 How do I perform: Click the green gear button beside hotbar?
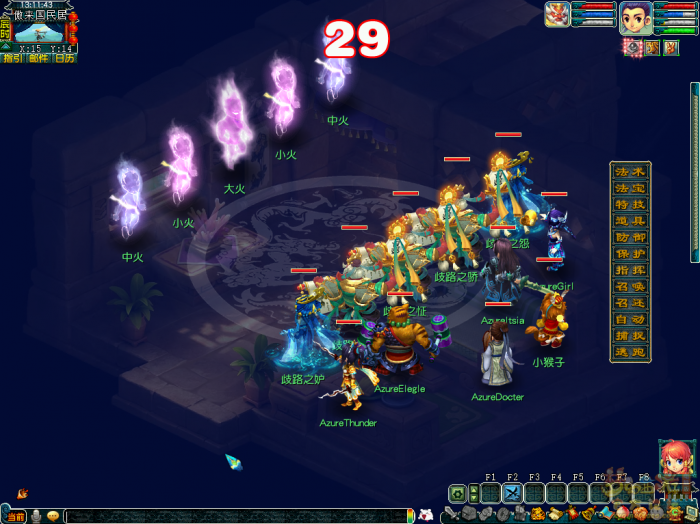458,493
